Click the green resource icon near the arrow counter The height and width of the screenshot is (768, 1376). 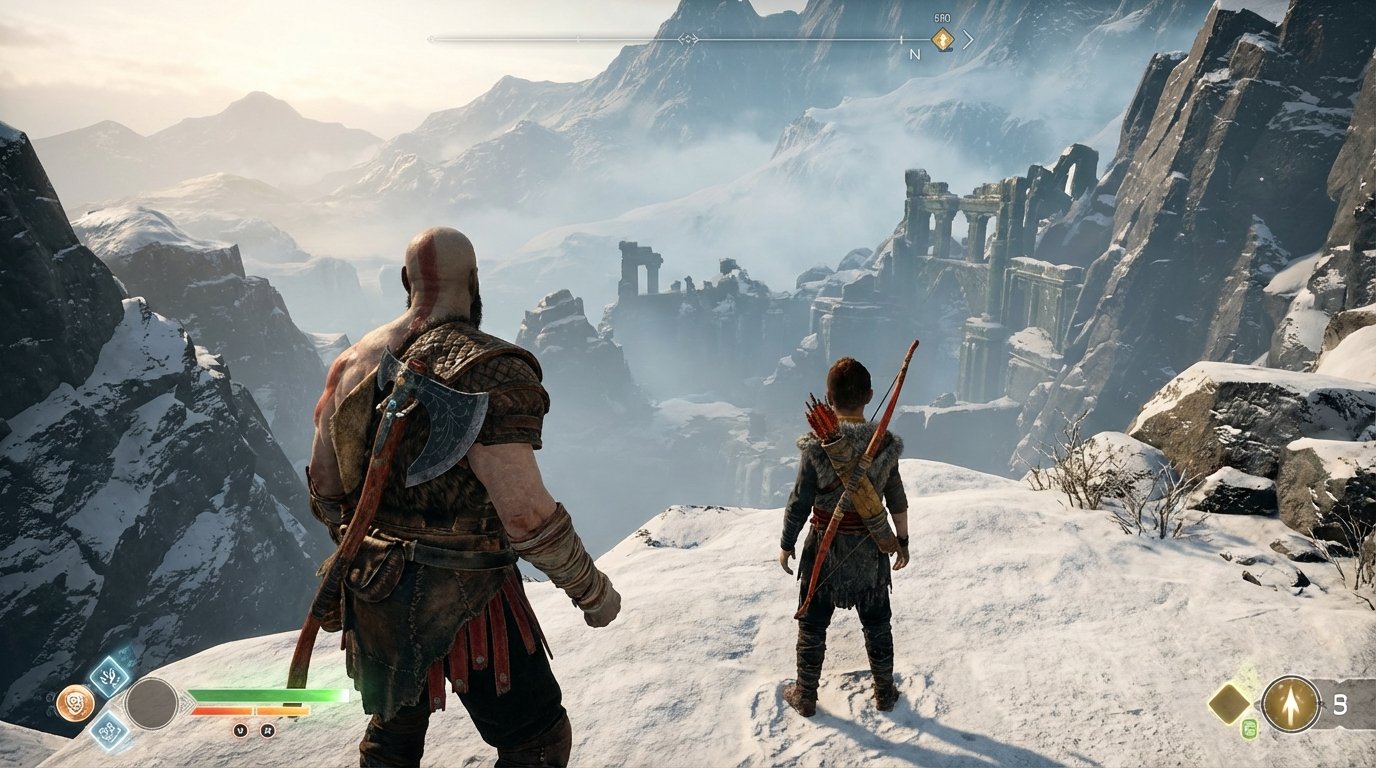point(1250,729)
